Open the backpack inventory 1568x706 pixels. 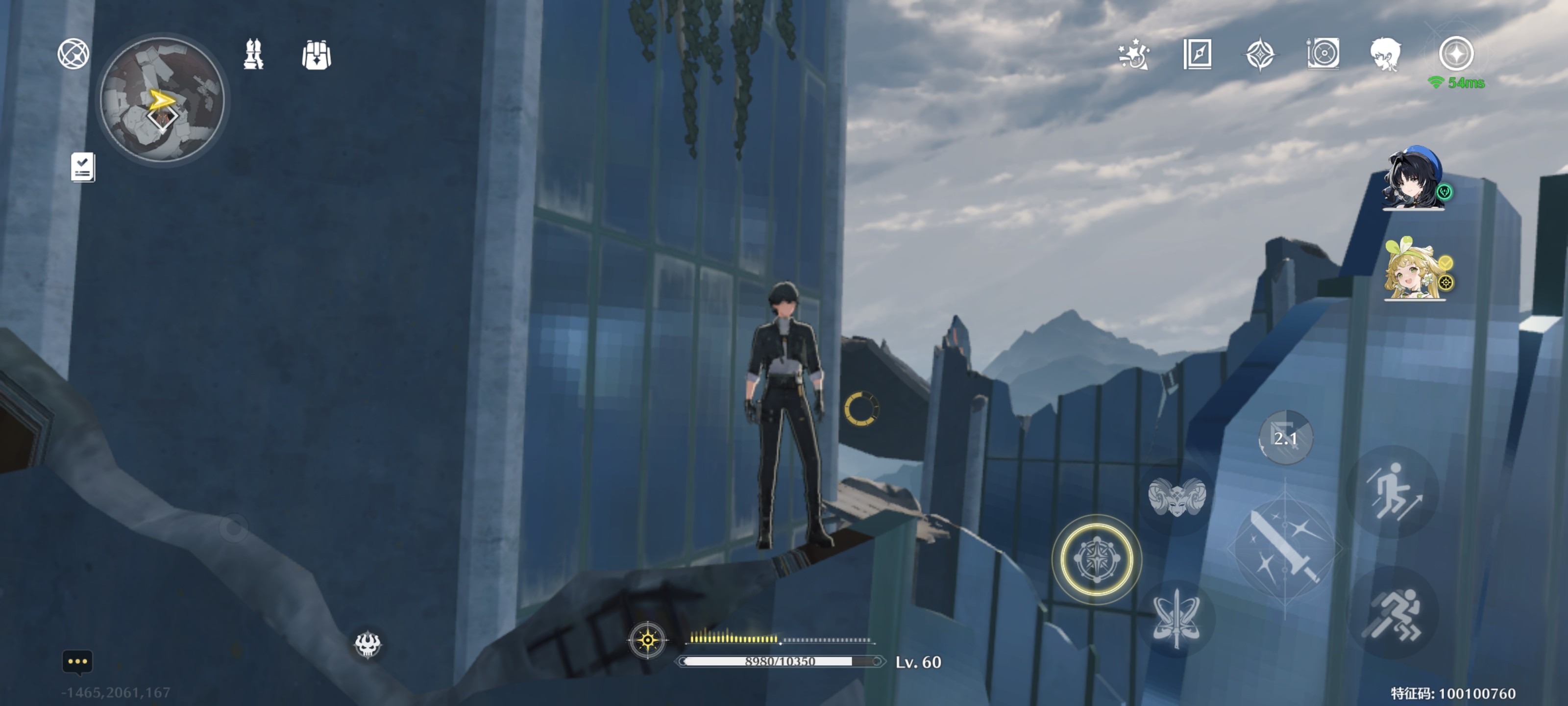coord(316,55)
